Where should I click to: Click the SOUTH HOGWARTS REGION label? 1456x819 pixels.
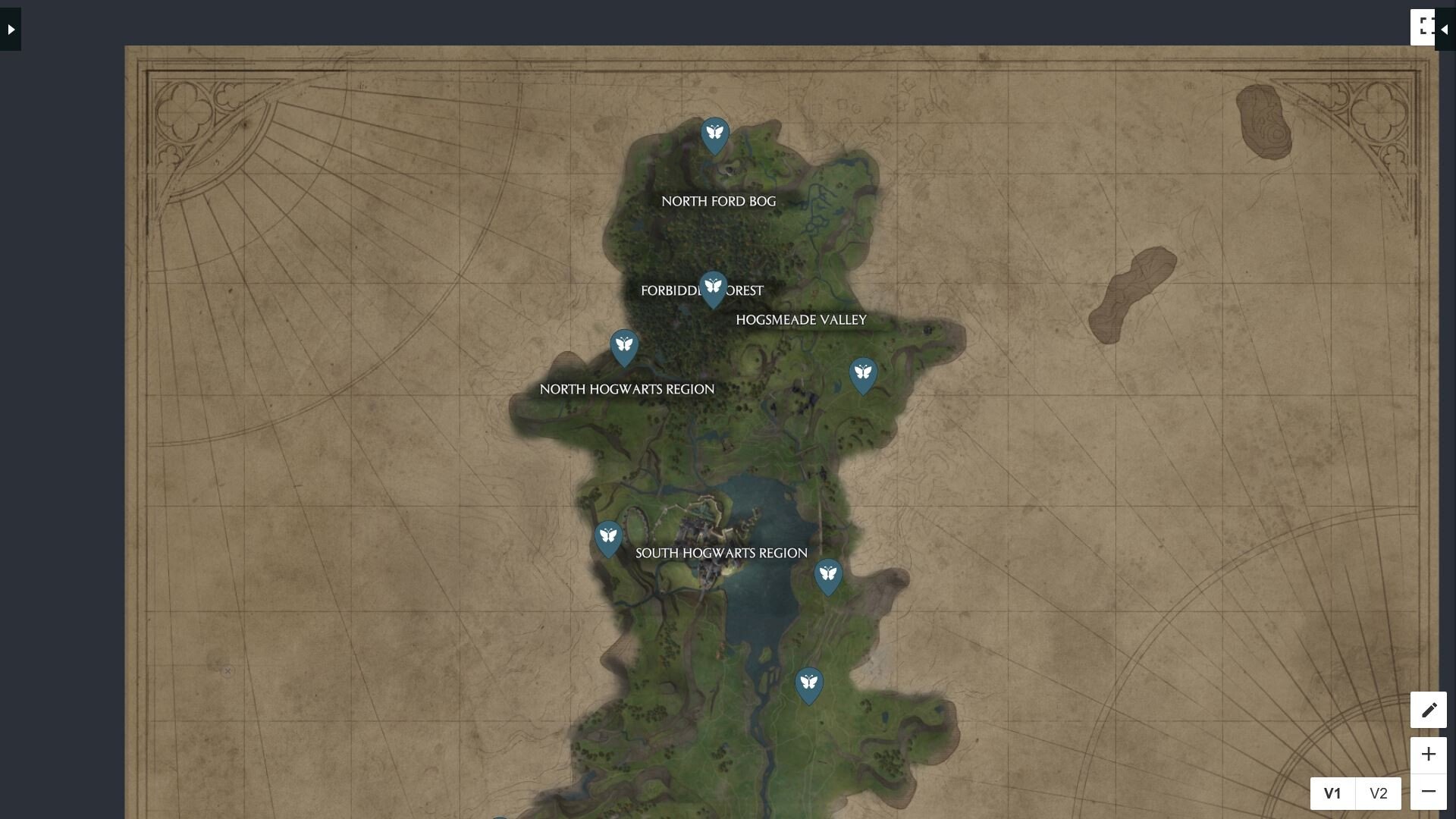click(720, 553)
